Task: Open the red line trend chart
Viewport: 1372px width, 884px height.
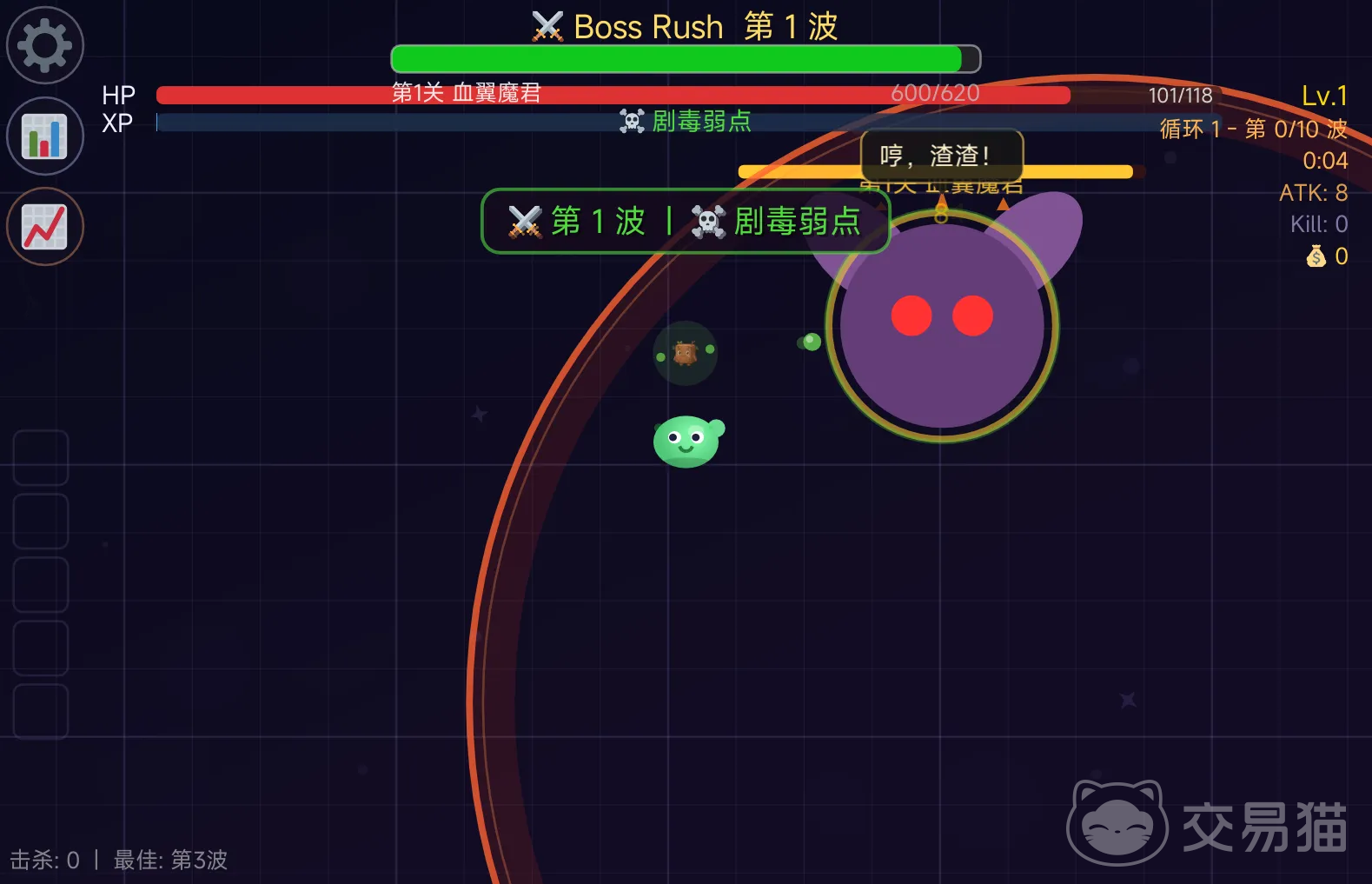Action: pos(45,227)
